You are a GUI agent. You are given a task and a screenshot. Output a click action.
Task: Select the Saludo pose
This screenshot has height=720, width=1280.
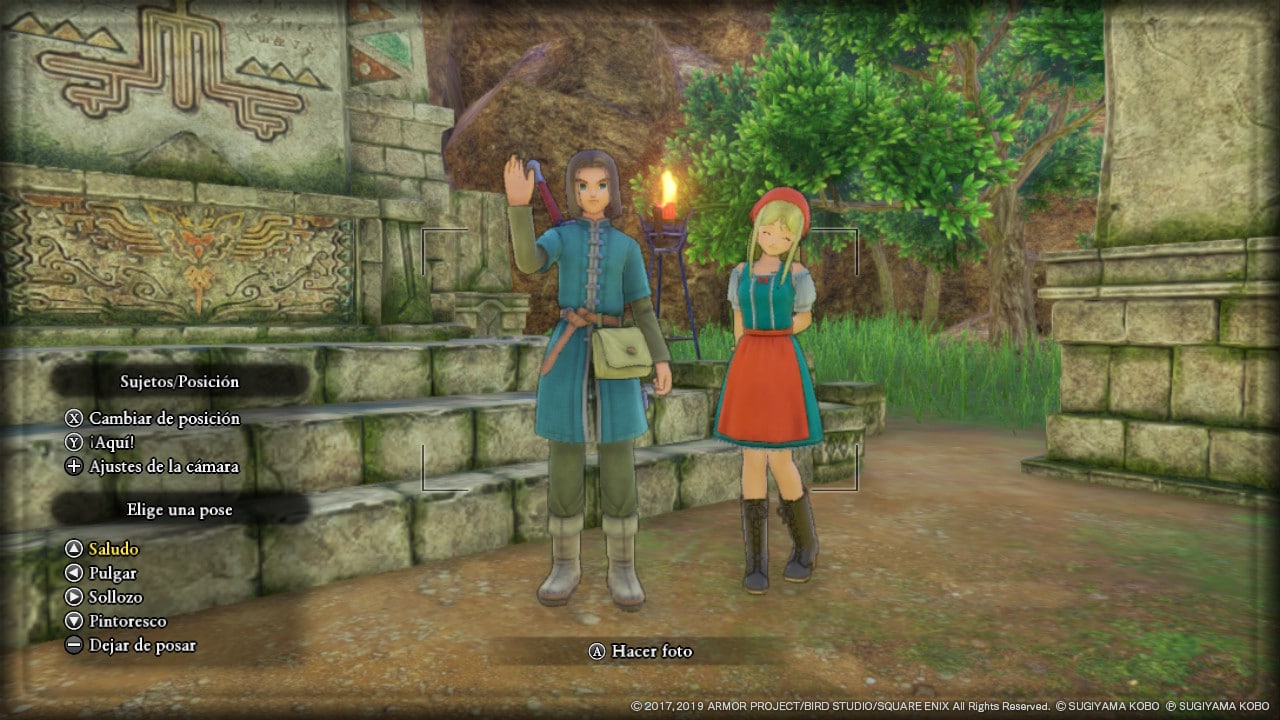[x=113, y=549]
